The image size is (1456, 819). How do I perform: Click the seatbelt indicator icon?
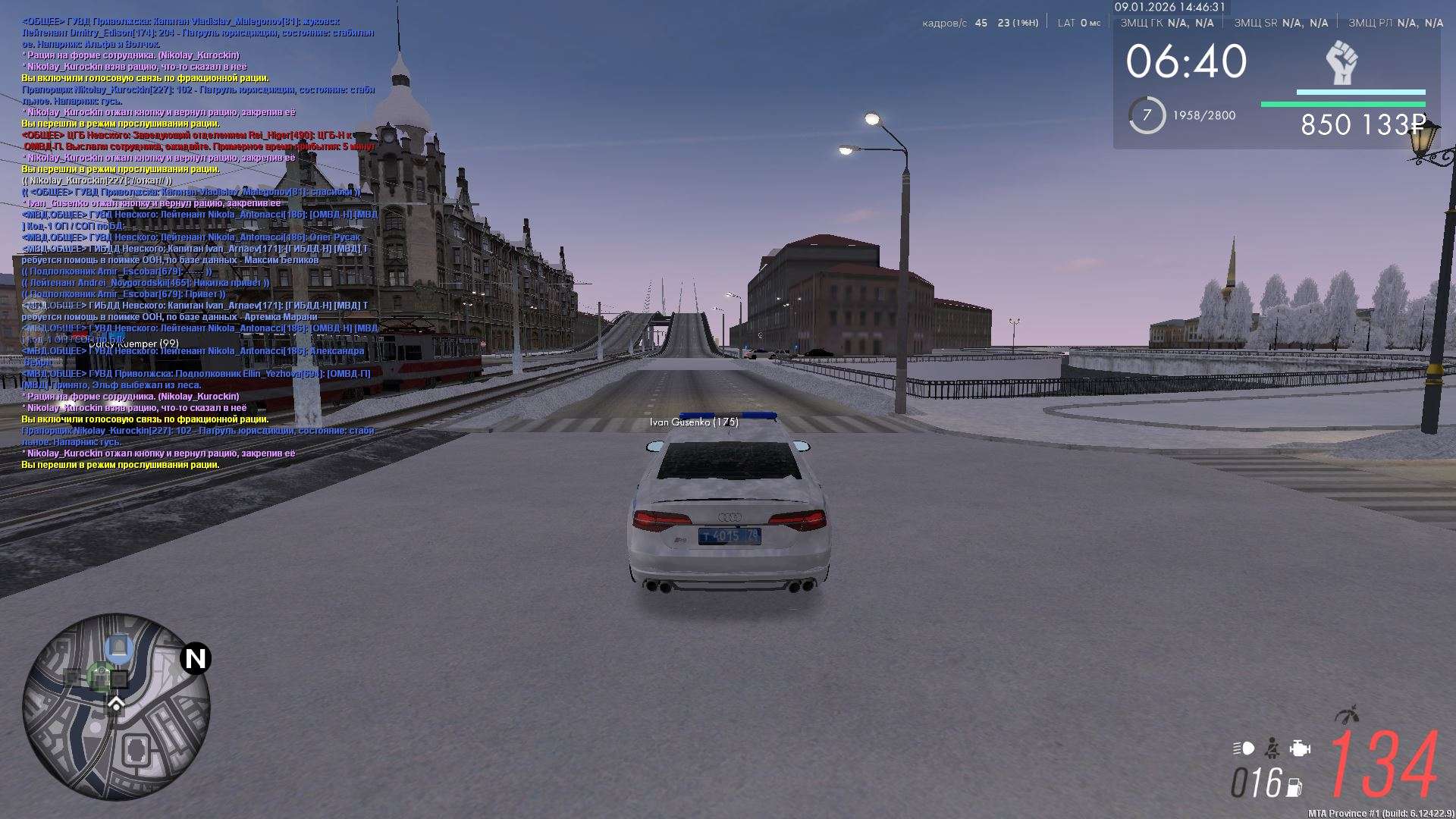(x=1272, y=748)
